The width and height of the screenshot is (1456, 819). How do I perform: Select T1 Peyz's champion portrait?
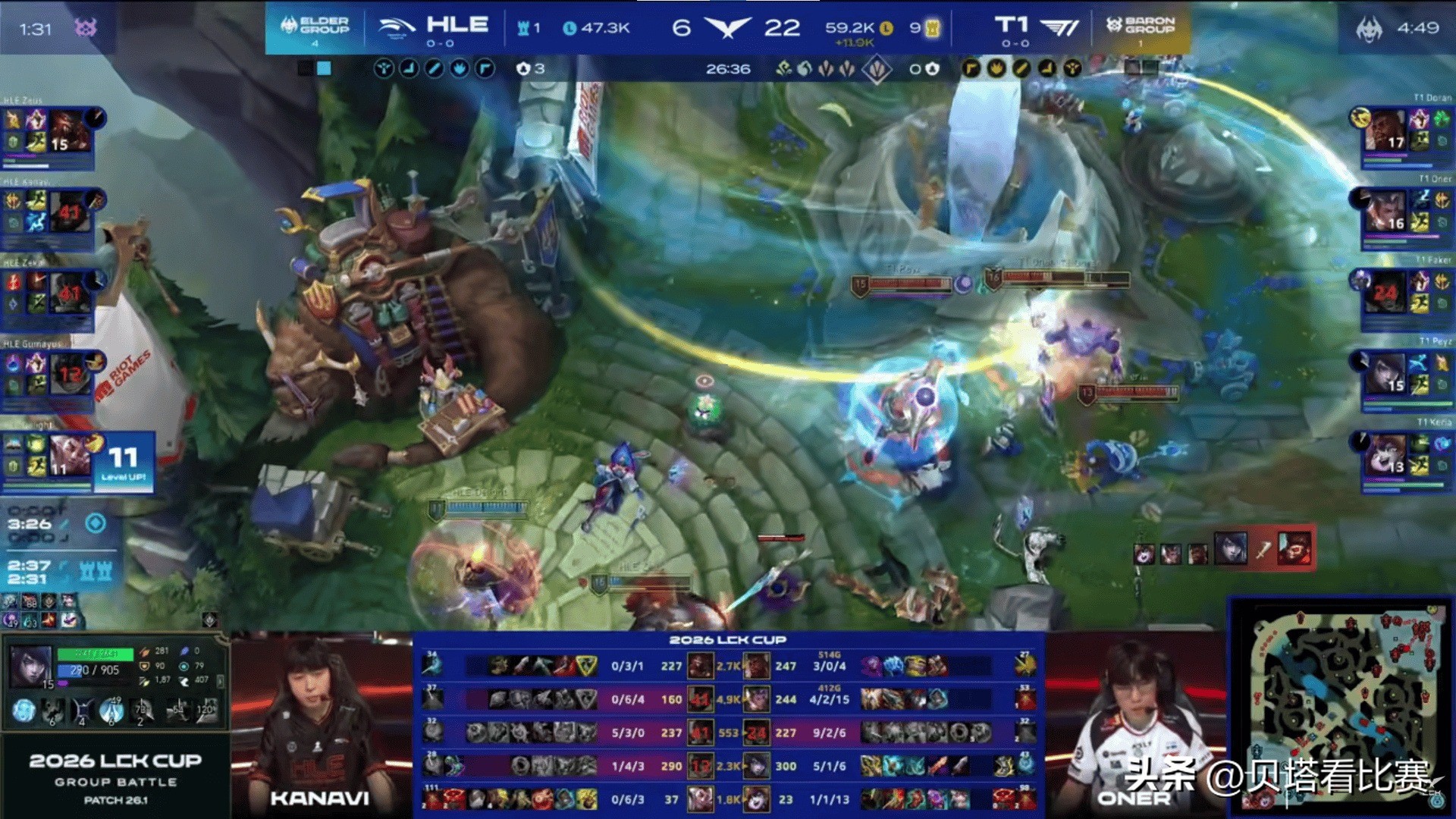(x=1385, y=375)
